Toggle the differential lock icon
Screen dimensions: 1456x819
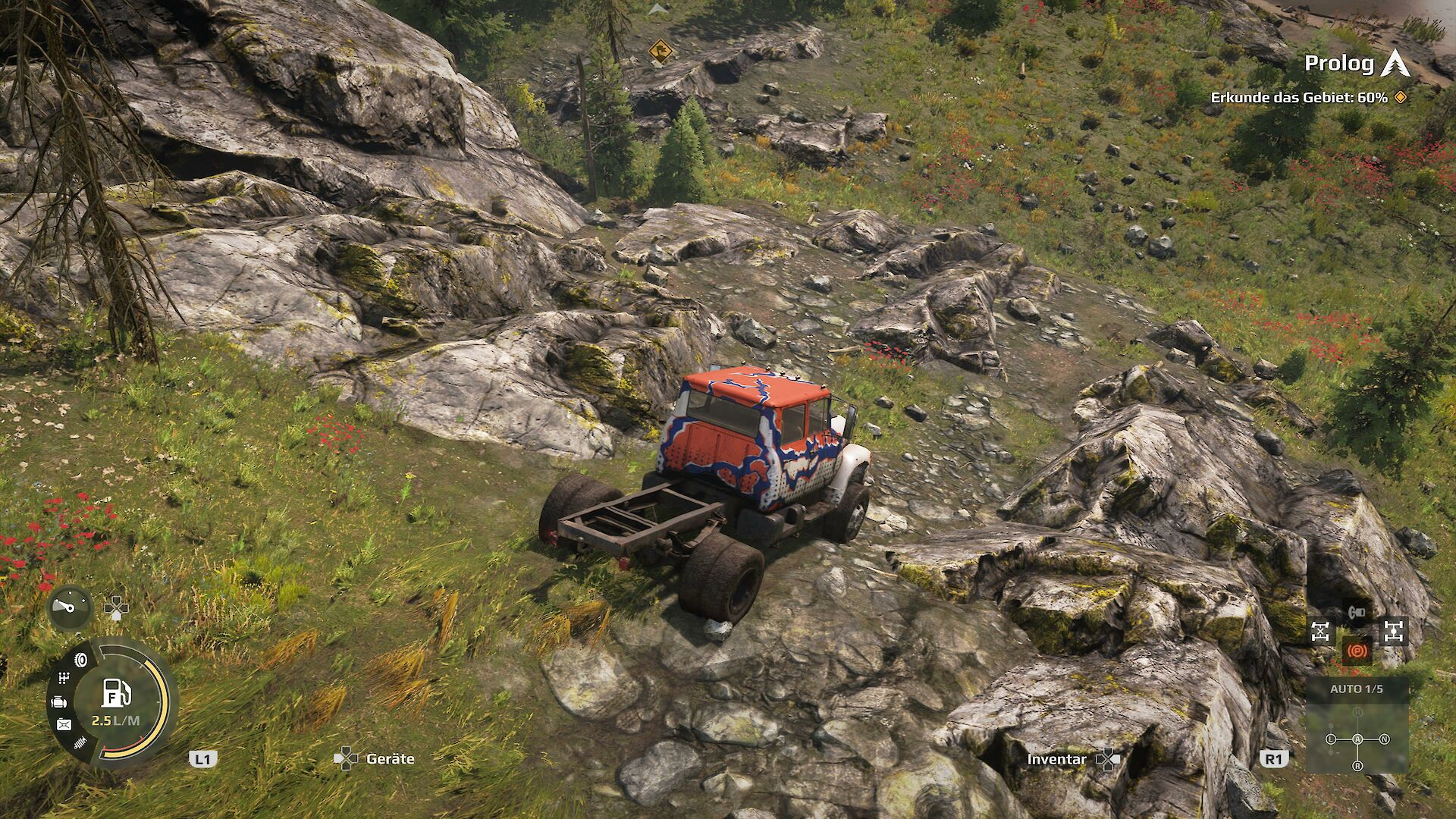(1320, 631)
